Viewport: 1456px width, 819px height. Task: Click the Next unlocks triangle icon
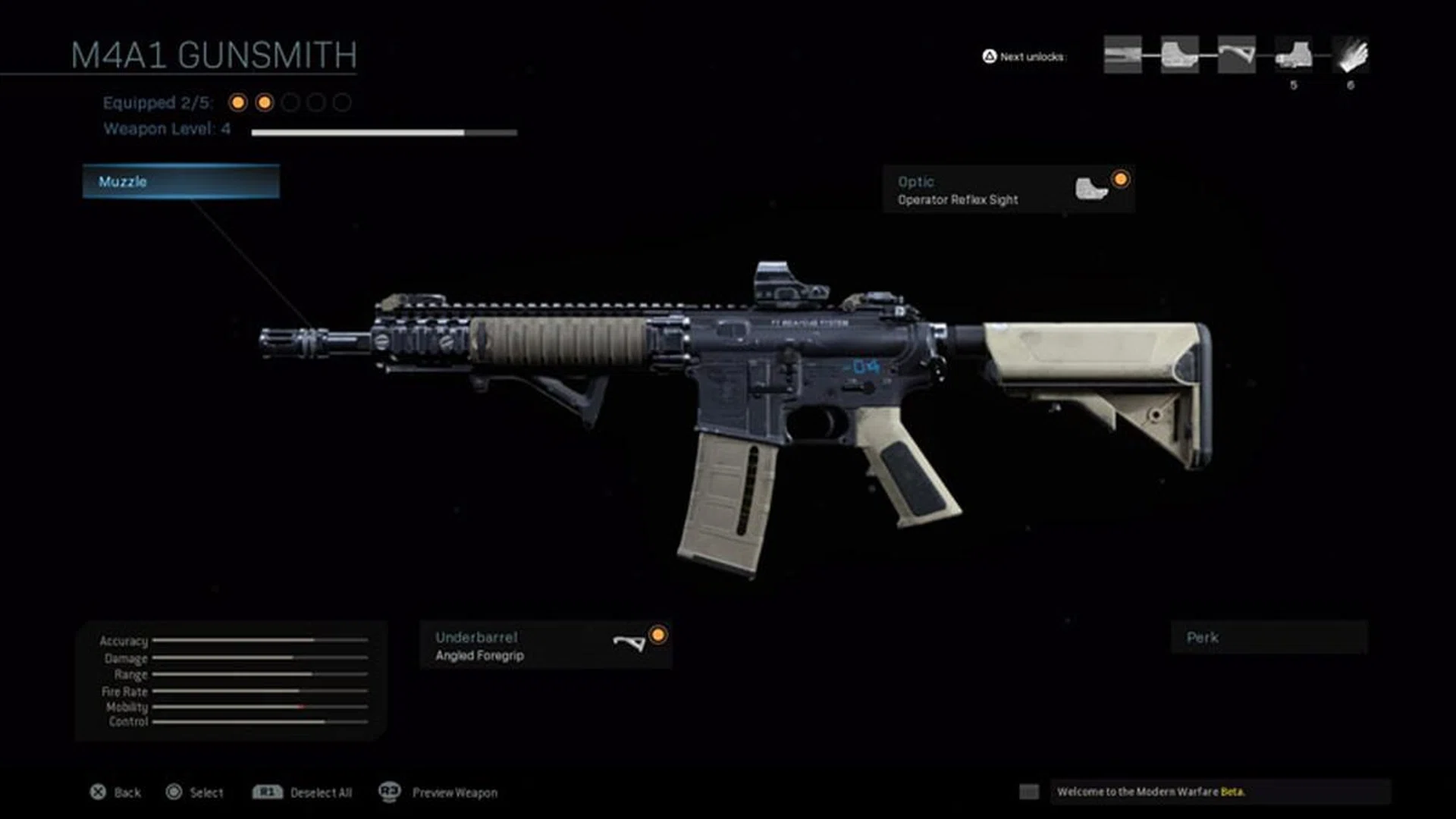[x=989, y=55]
